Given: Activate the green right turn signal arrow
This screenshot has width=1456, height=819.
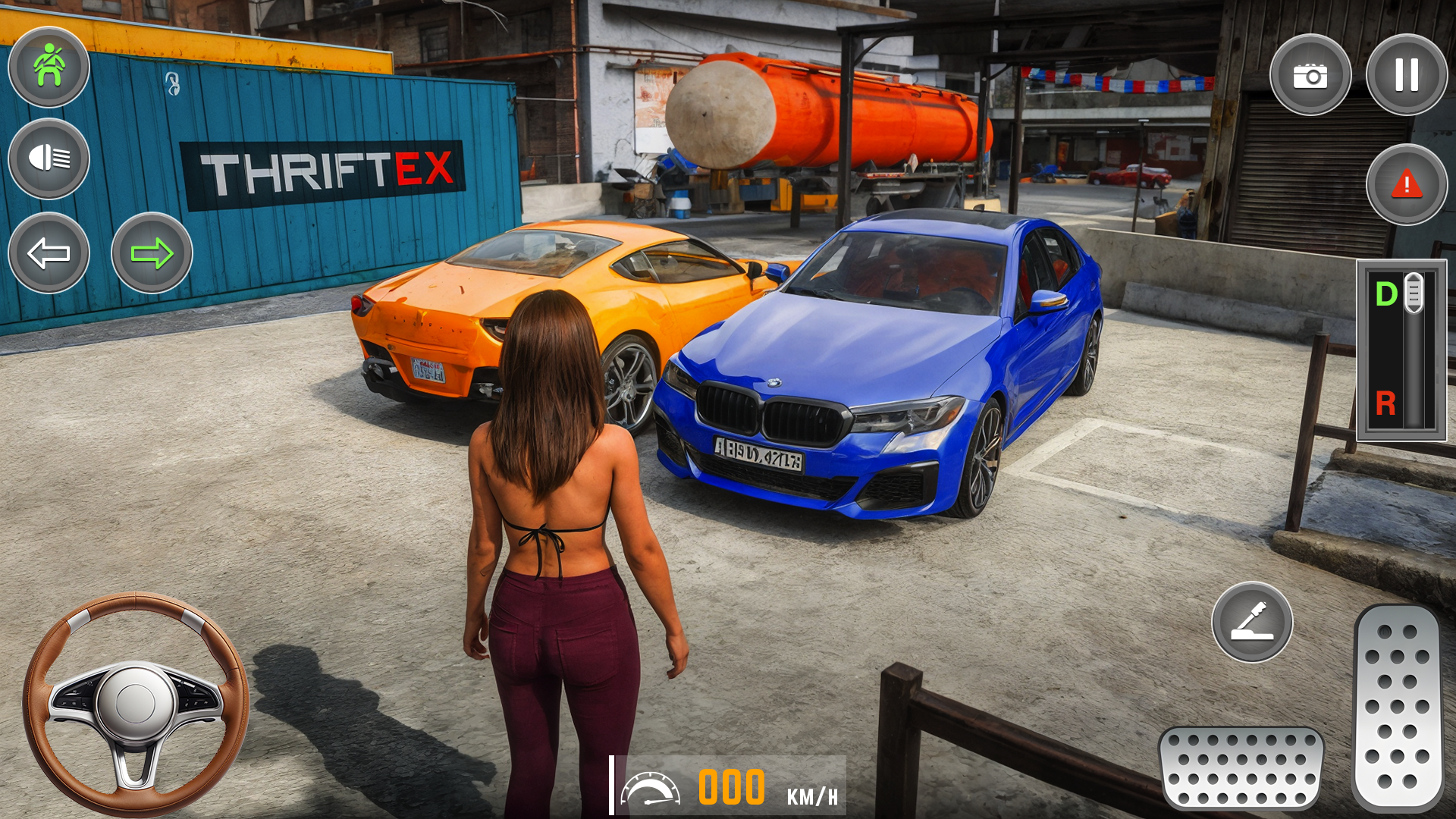Looking at the screenshot, I should pos(152,253).
